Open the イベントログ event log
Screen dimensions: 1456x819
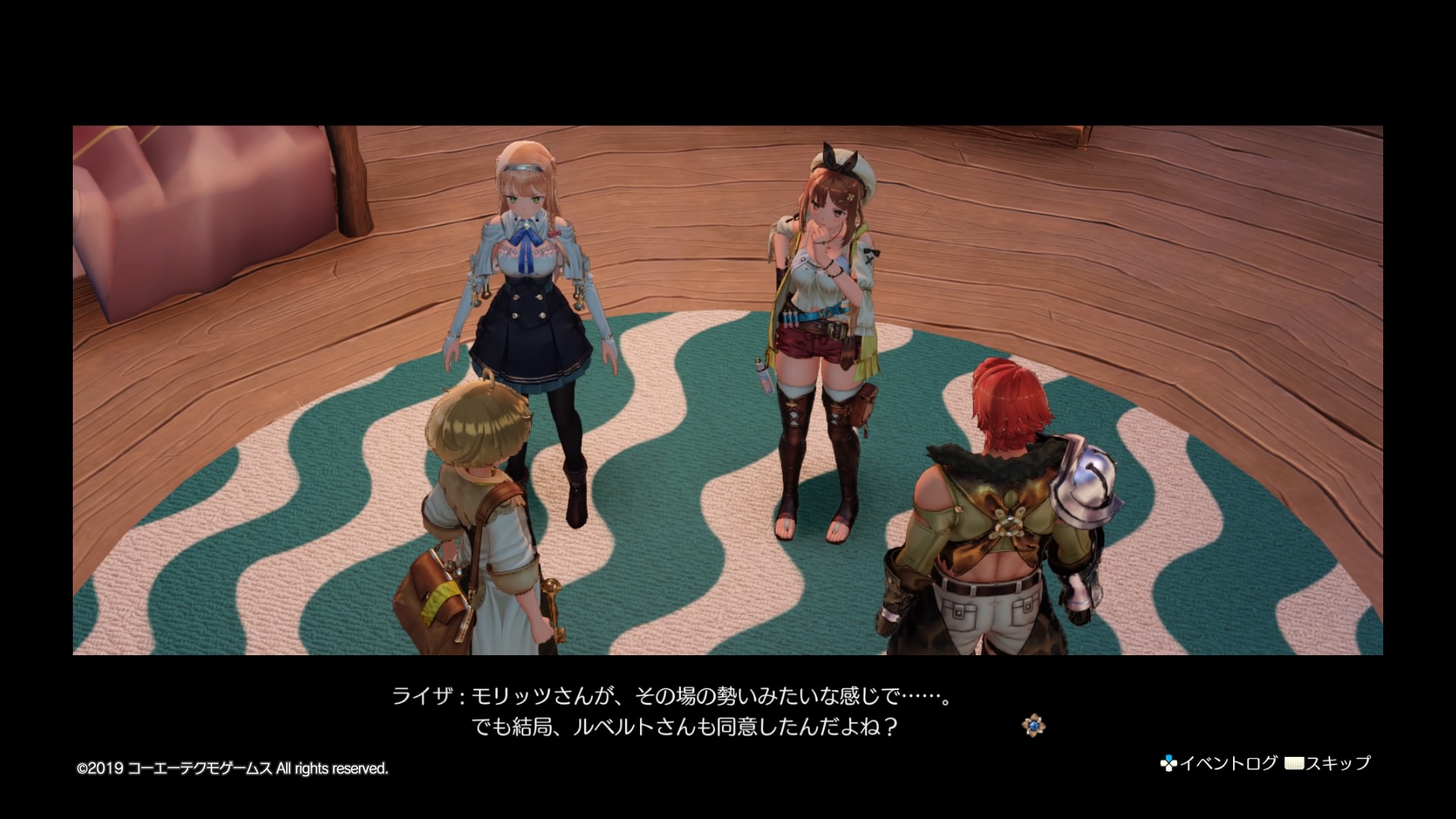click(1219, 763)
